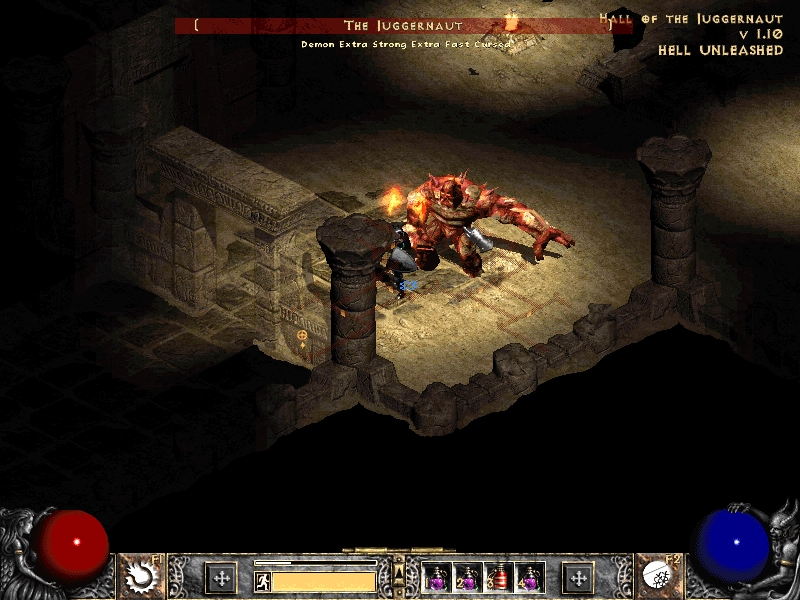Drink the purple potion in belt slot 1
This screenshot has height=600, width=800.
436,577
